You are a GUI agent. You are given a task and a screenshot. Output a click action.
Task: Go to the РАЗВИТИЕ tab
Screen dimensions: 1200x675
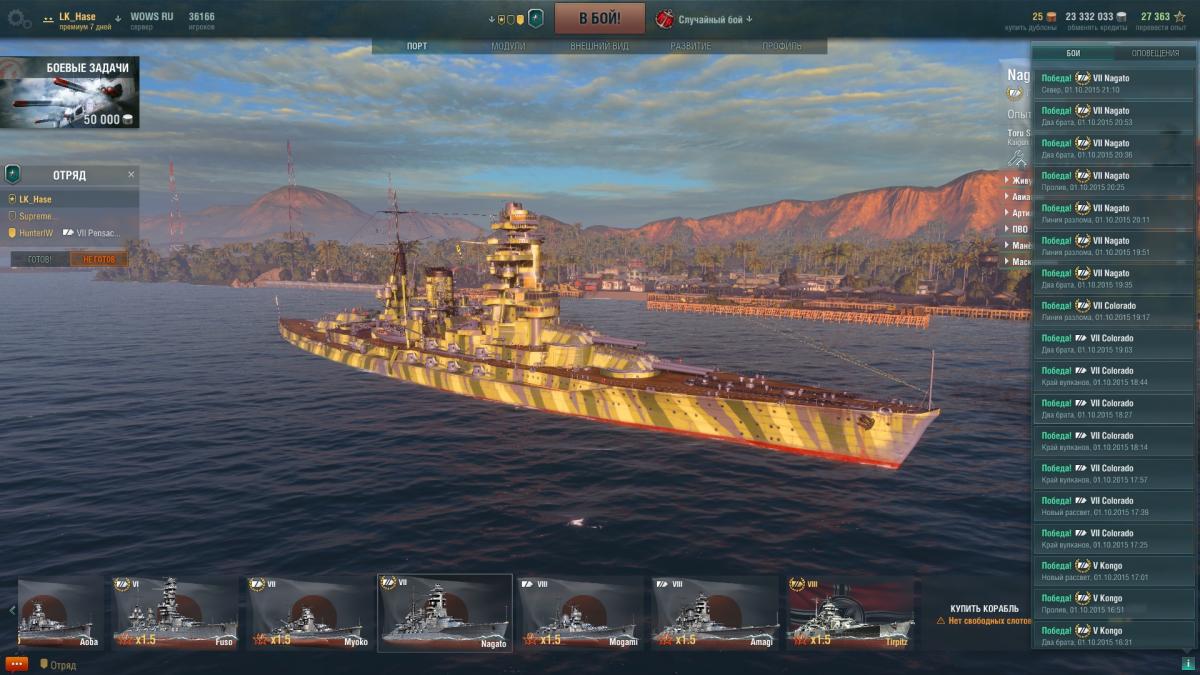(x=691, y=46)
